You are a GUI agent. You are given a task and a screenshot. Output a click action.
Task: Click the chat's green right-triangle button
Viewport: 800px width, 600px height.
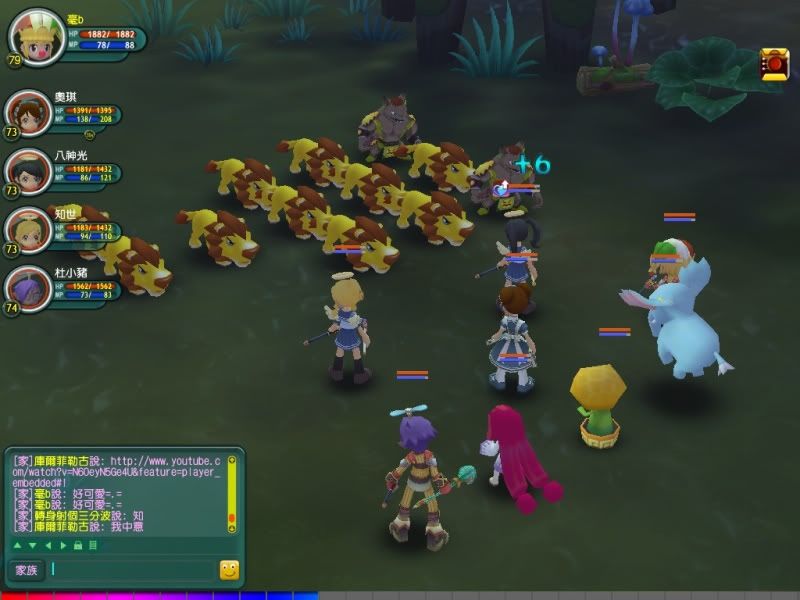coord(62,545)
